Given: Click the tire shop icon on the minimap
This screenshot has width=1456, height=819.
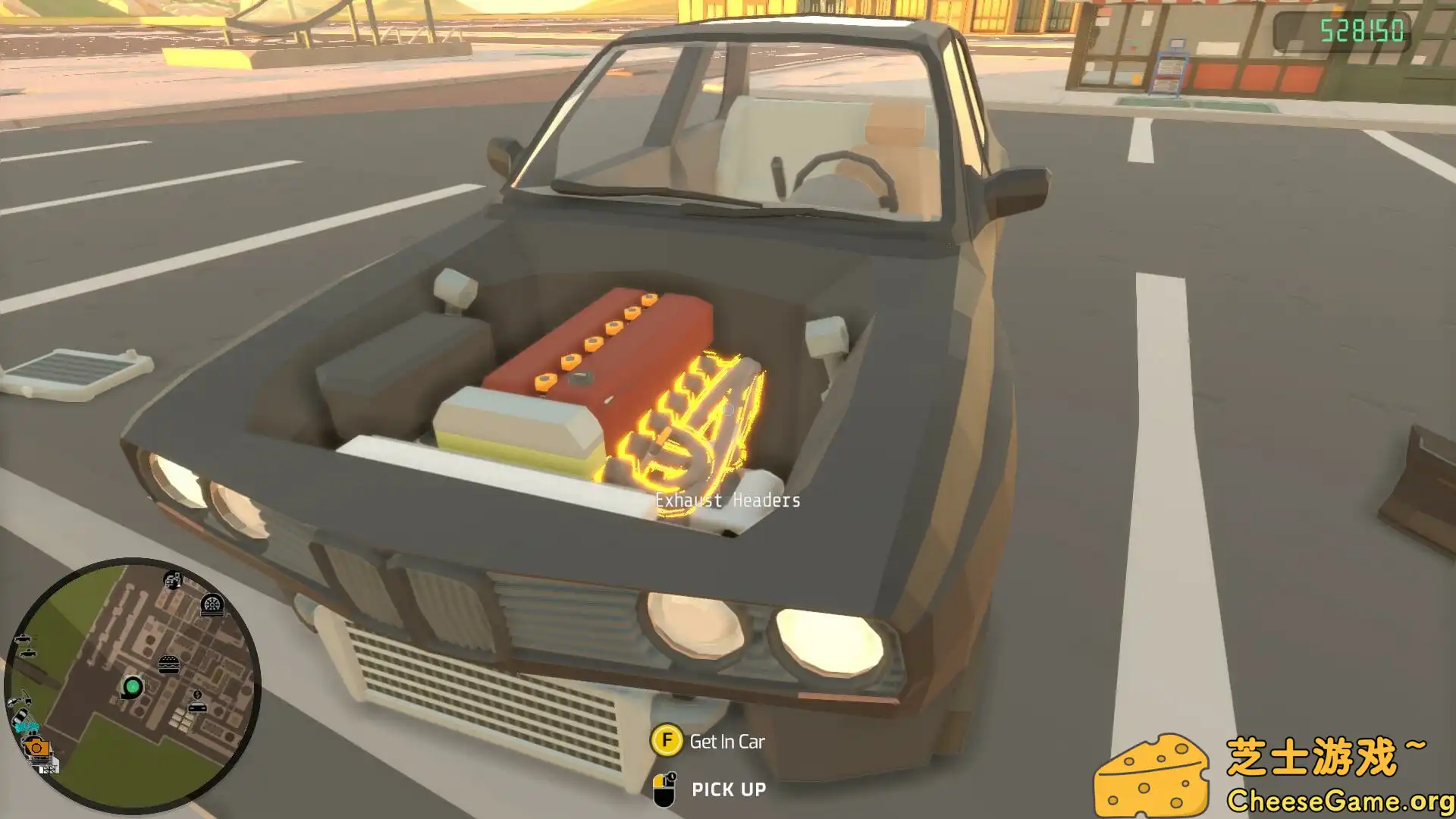Looking at the screenshot, I should (212, 605).
